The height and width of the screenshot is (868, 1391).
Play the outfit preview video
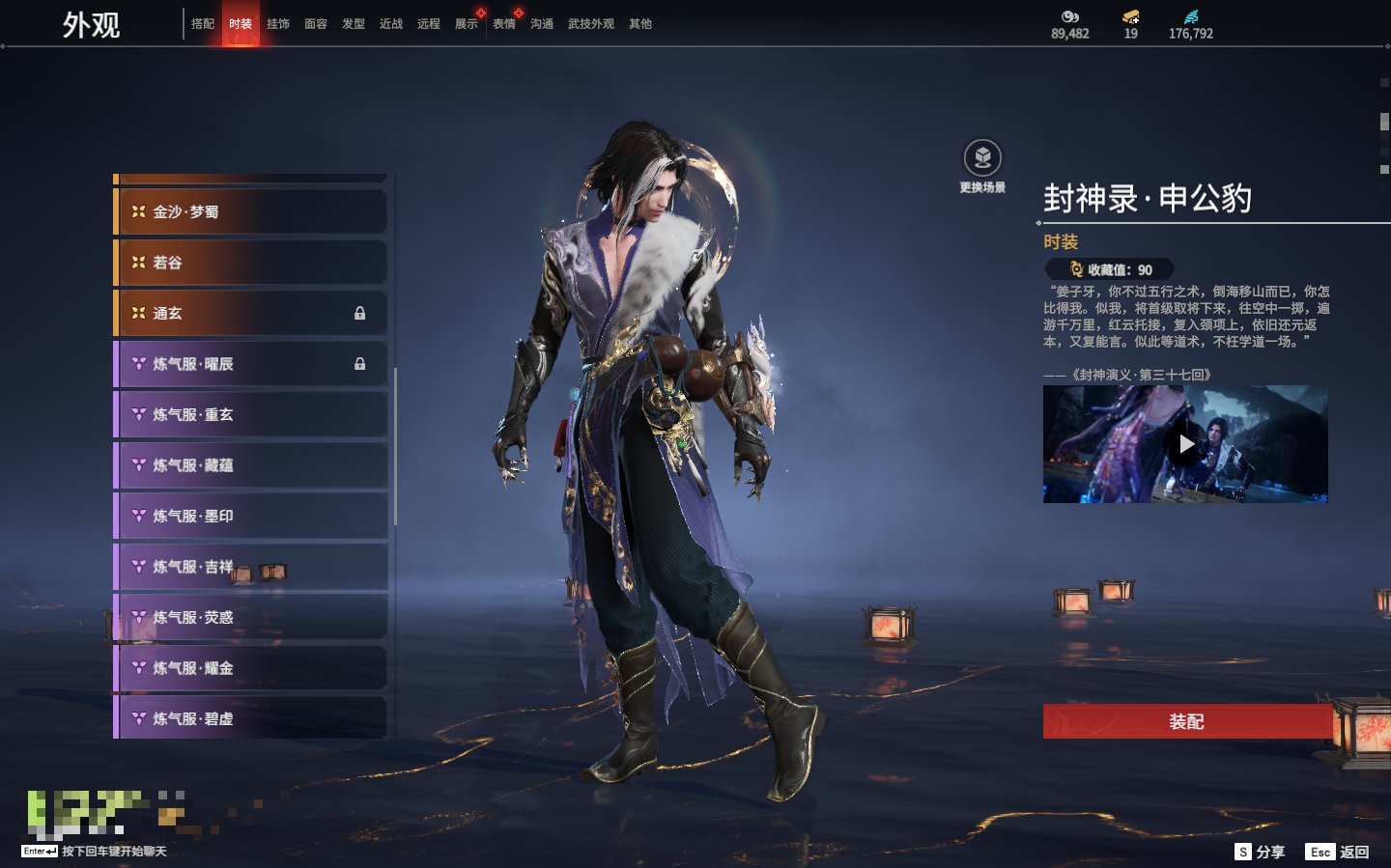[x=1185, y=444]
